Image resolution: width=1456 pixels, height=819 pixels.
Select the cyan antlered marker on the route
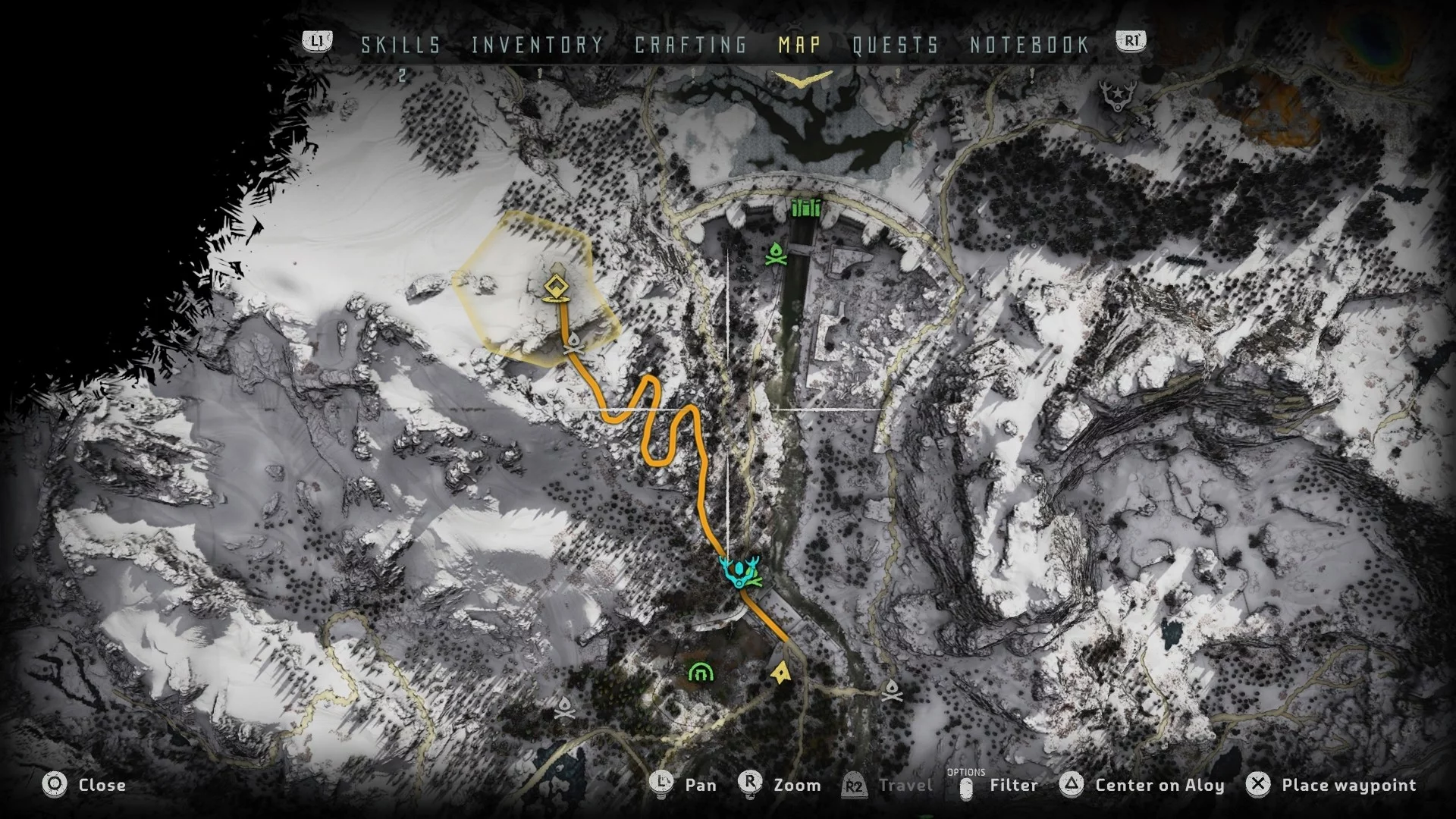738,572
